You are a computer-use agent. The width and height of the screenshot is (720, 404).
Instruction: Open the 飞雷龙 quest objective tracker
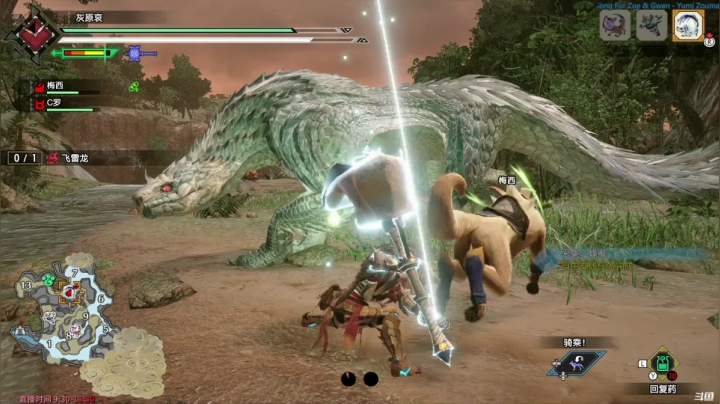(74, 158)
